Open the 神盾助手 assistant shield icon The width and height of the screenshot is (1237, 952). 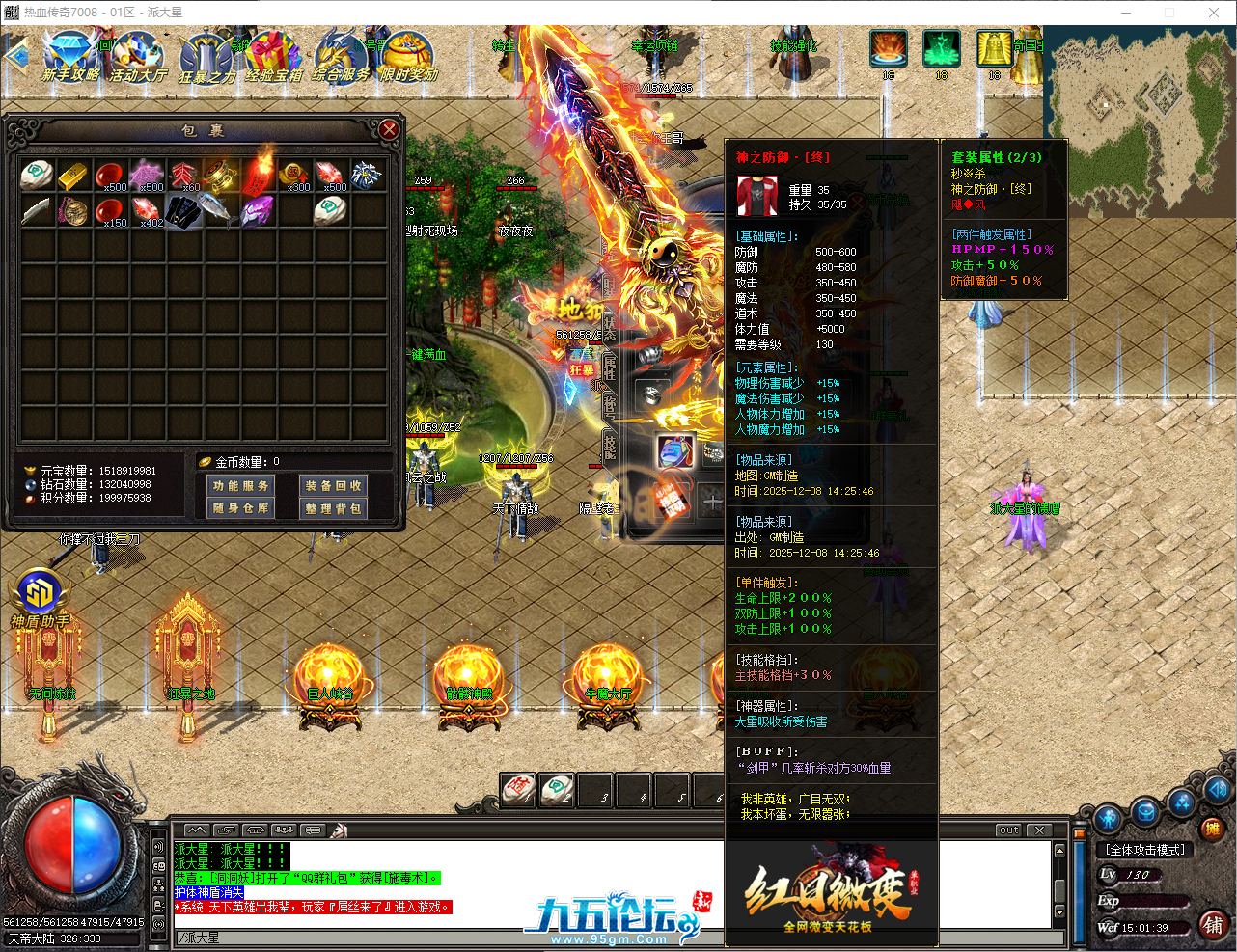point(41,592)
